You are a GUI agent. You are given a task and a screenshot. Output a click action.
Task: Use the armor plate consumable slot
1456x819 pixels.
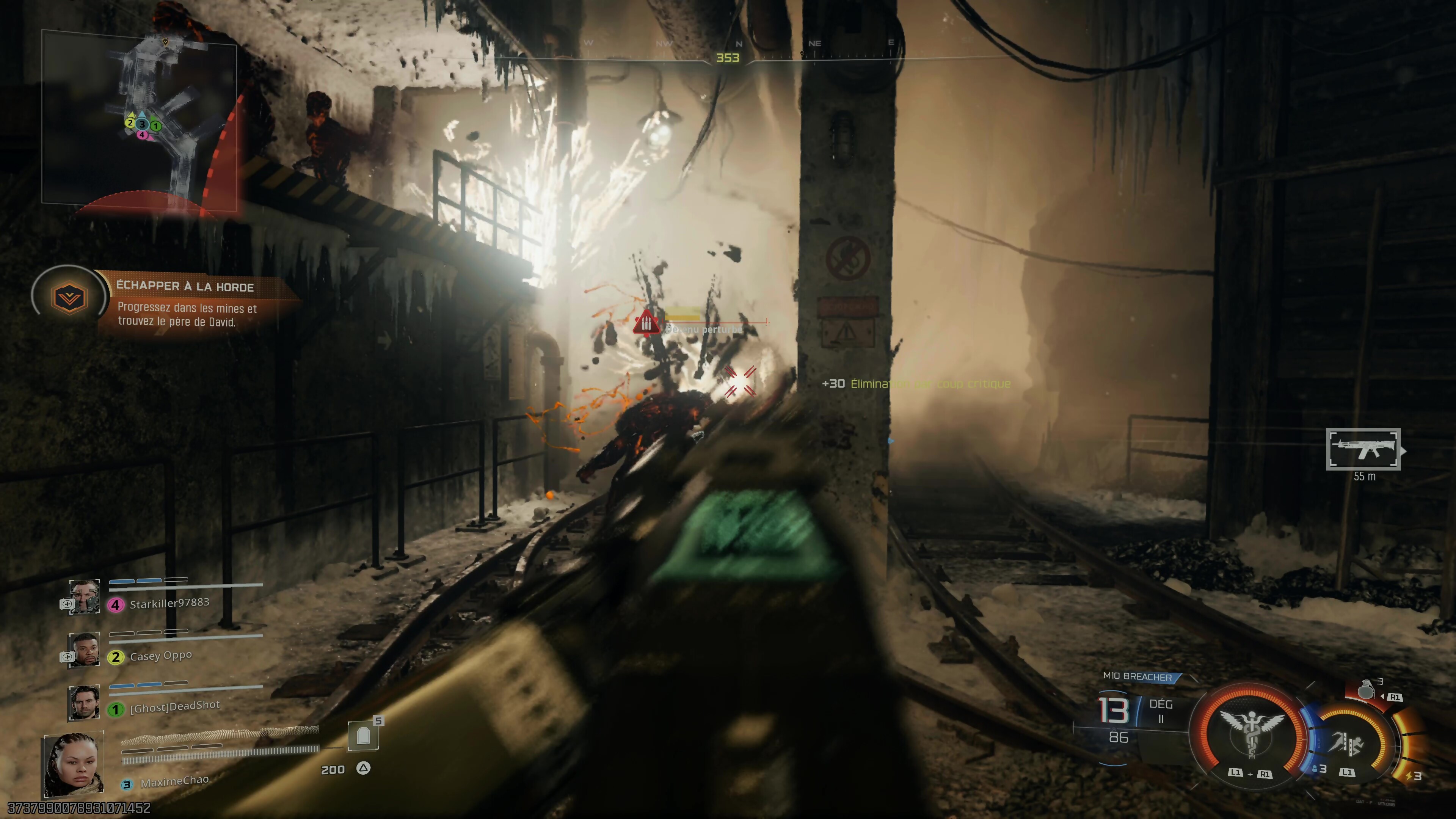[363, 736]
